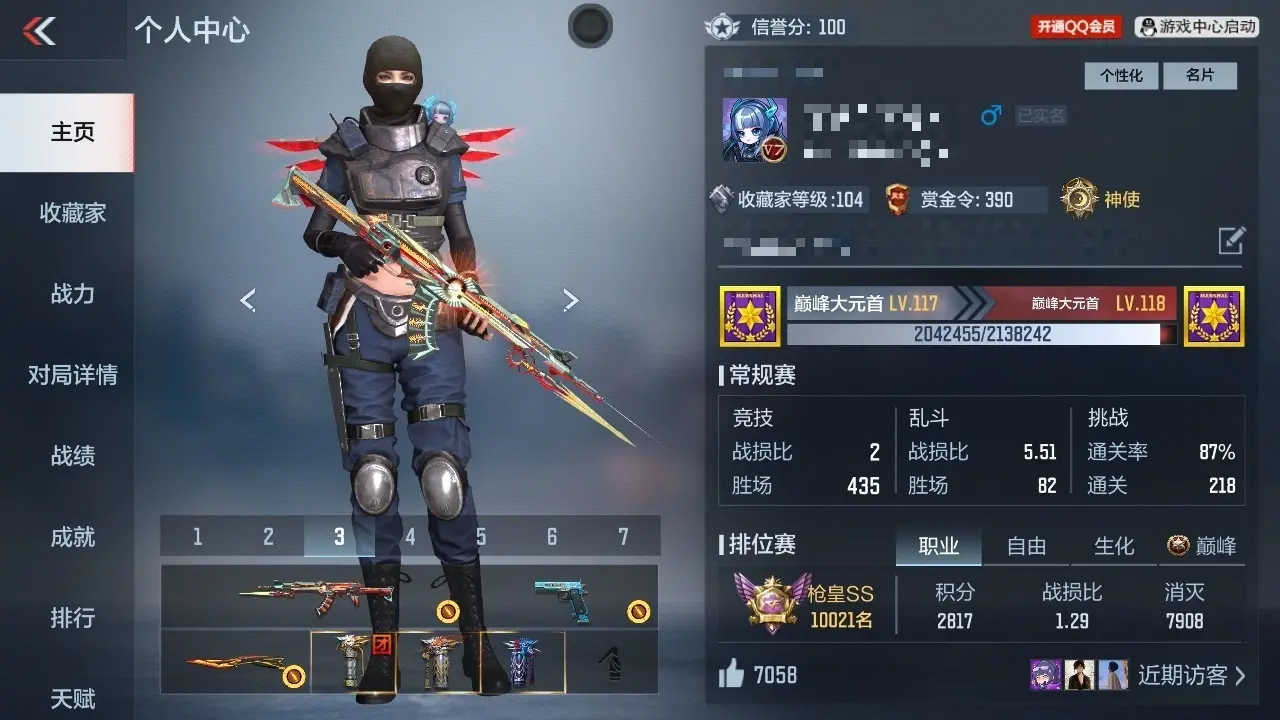The image size is (1280, 720).
Task: Open the 成就 page
Action: click(72, 537)
